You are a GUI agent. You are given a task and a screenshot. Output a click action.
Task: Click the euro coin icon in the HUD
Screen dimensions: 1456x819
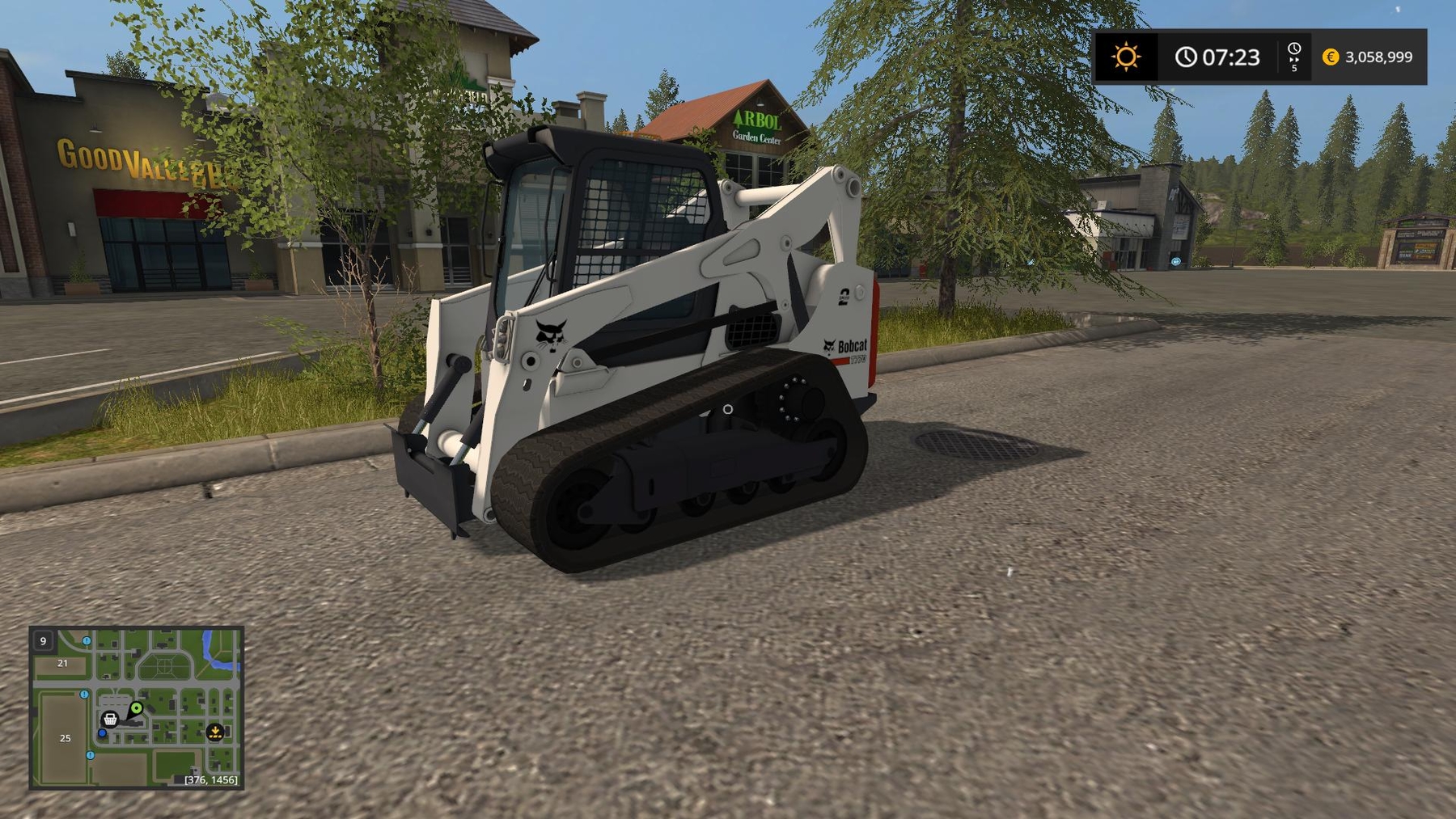[1331, 57]
